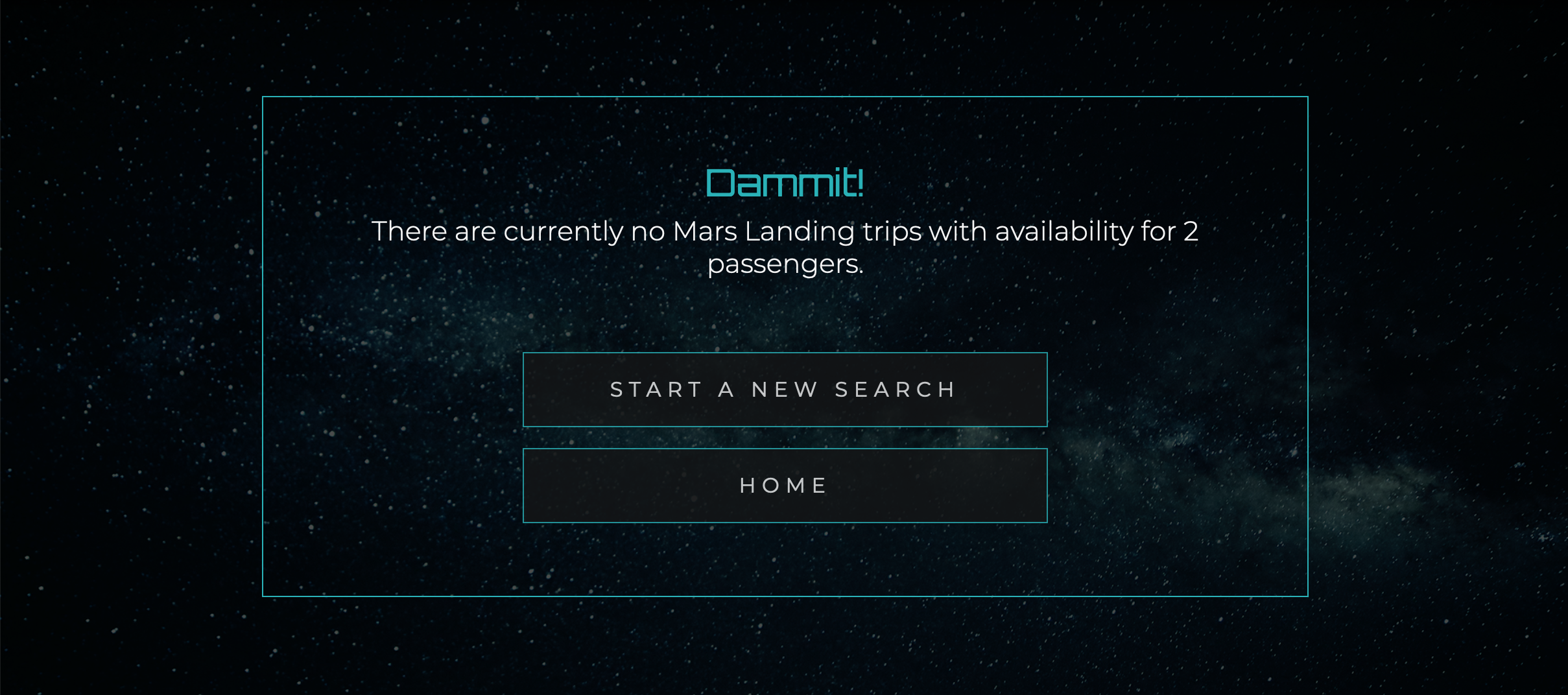Click the space below the HOME button
Screen dimensions: 1568x695
click(x=783, y=558)
